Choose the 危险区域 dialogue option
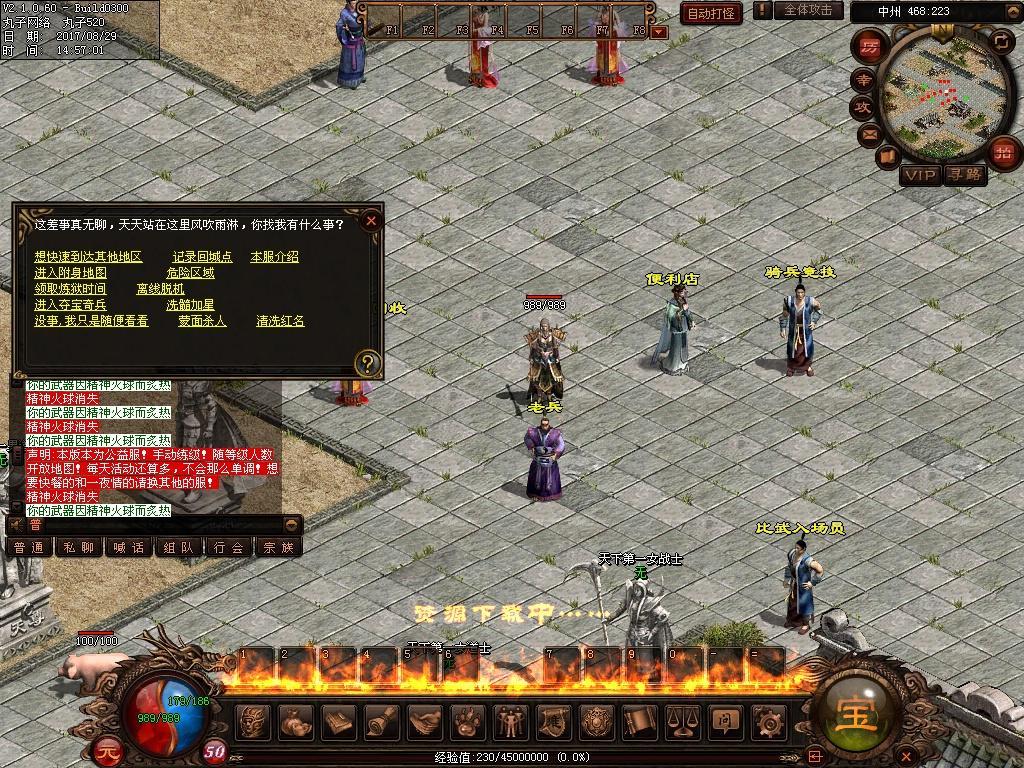1024x768 pixels. [190, 273]
